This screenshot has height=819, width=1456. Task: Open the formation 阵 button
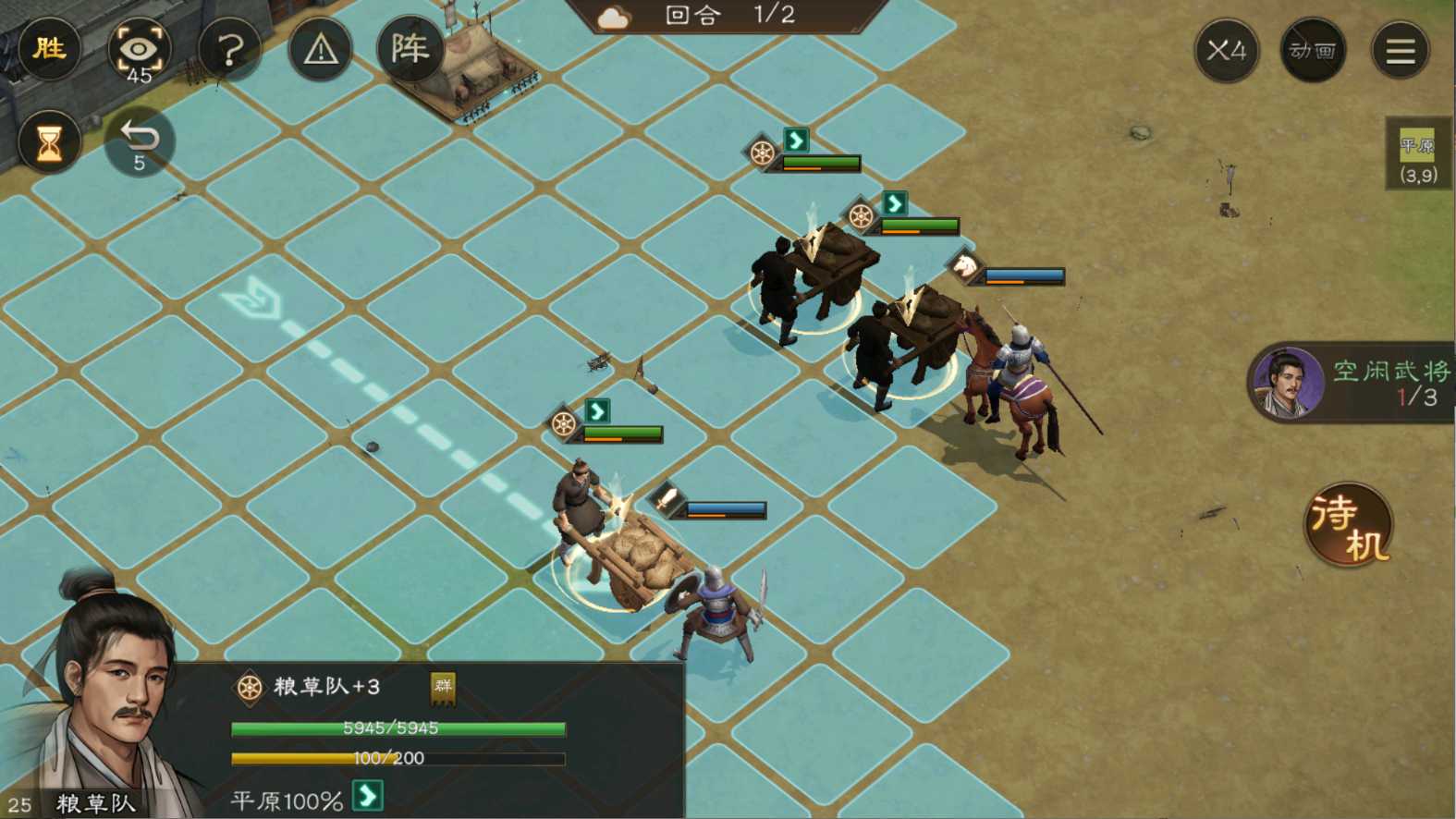pyautogui.click(x=410, y=48)
